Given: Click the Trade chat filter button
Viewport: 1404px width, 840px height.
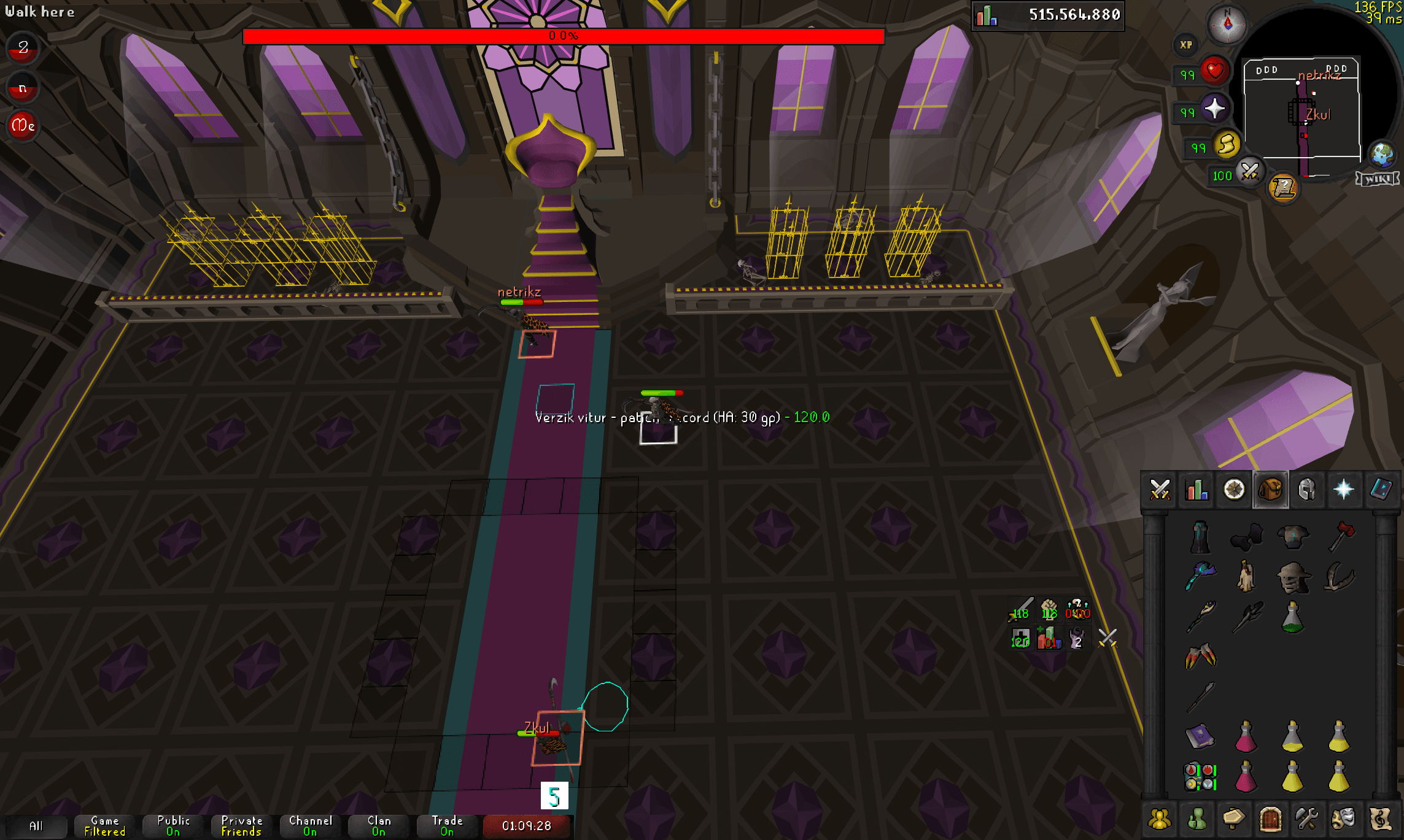Looking at the screenshot, I should point(448,825).
